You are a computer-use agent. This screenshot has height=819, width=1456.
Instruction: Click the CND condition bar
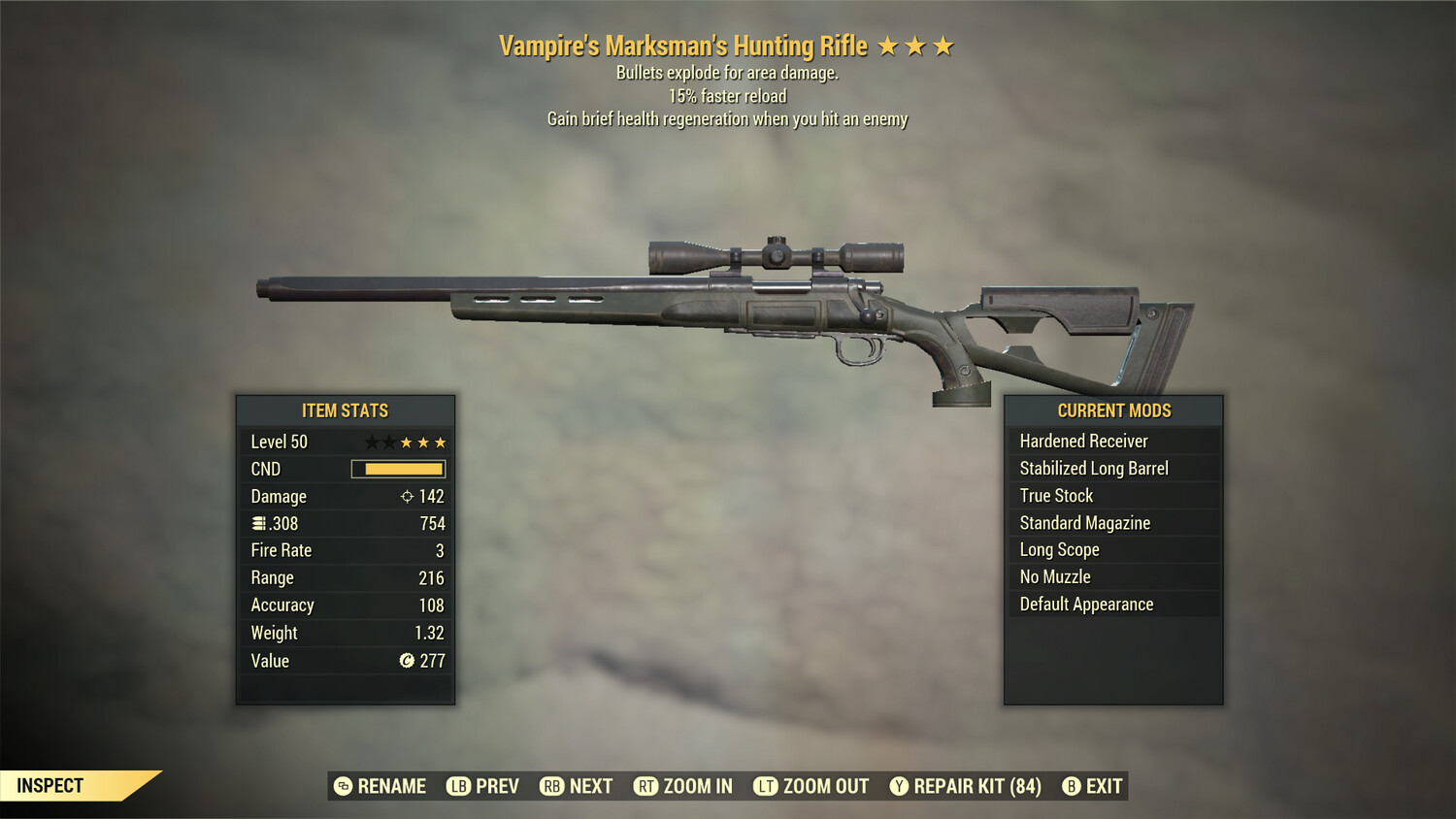[398, 469]
